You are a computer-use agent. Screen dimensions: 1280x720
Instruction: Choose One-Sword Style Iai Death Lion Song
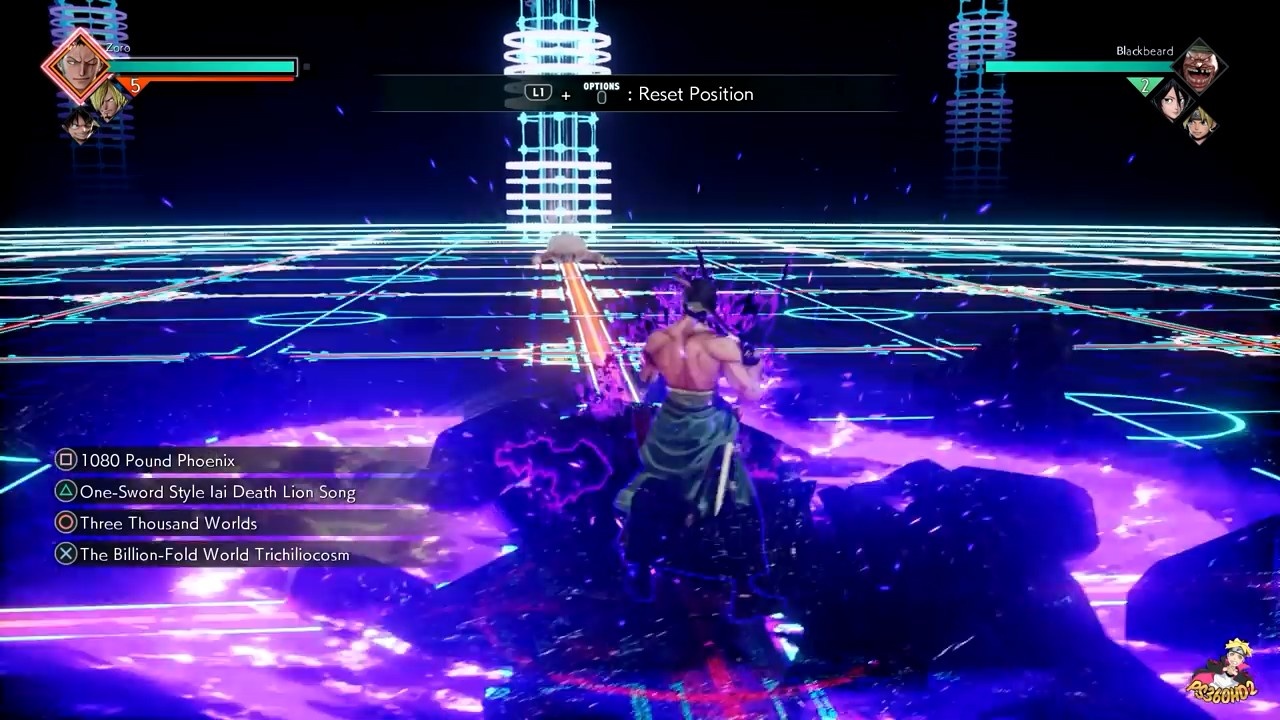click(217, 492)
